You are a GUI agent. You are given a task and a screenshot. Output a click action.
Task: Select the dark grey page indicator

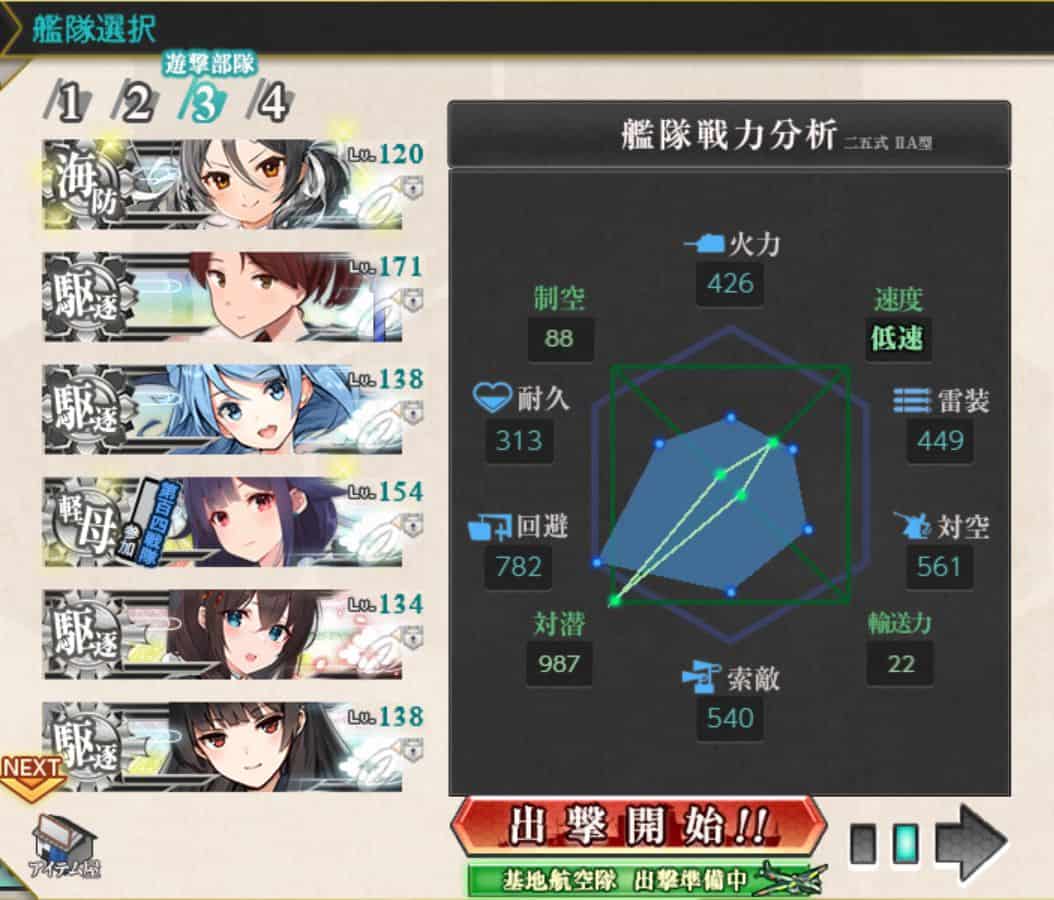pyautogui.click(x=863, y=845)
